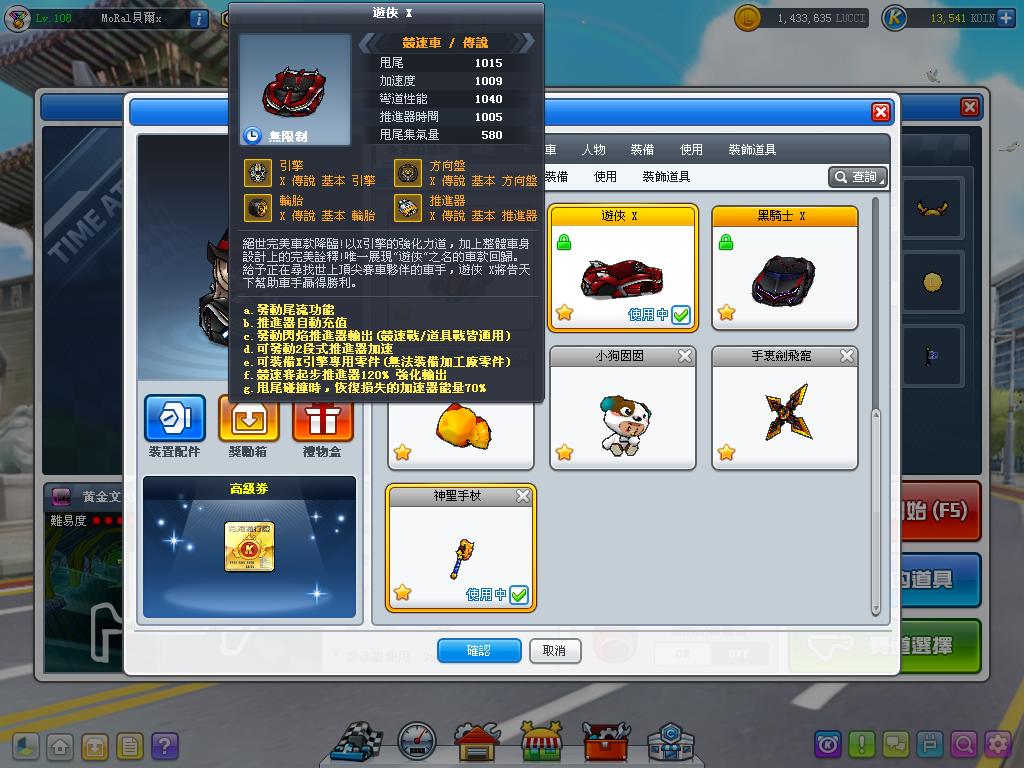This screenshot has height=768, width=1024.
Task: Pick the 手裏劍飛鏢 shuriken item
Action: pyautogui.click(x=784, y=408)
